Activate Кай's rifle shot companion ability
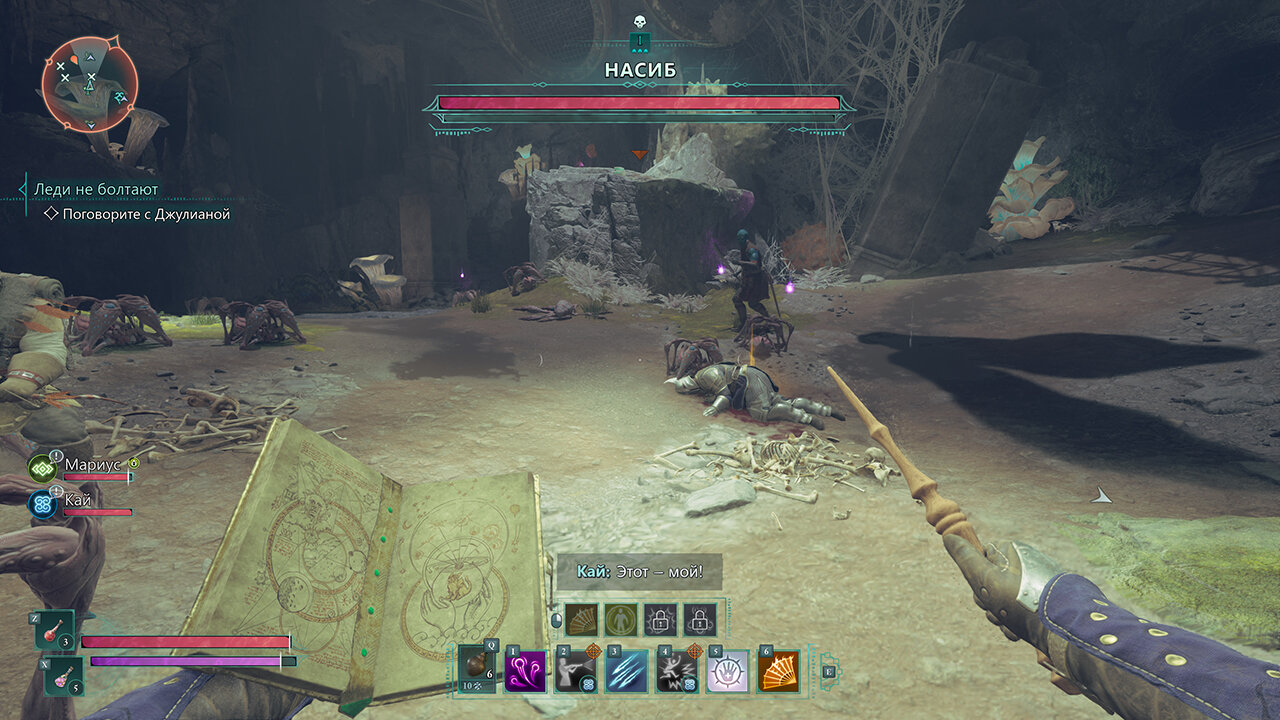 [x=576, y=671]
